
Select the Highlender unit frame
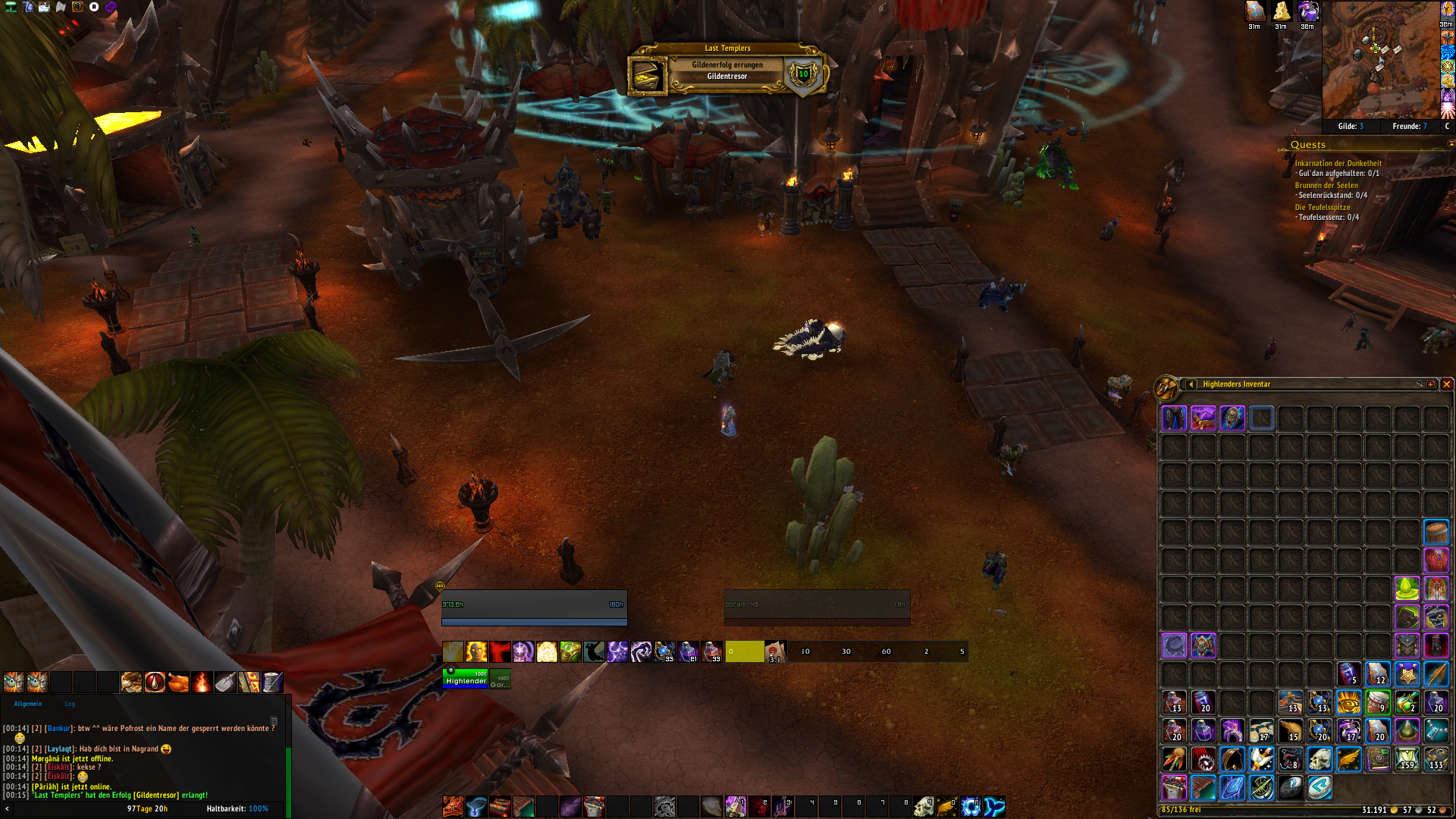click(x=466, y=678)
